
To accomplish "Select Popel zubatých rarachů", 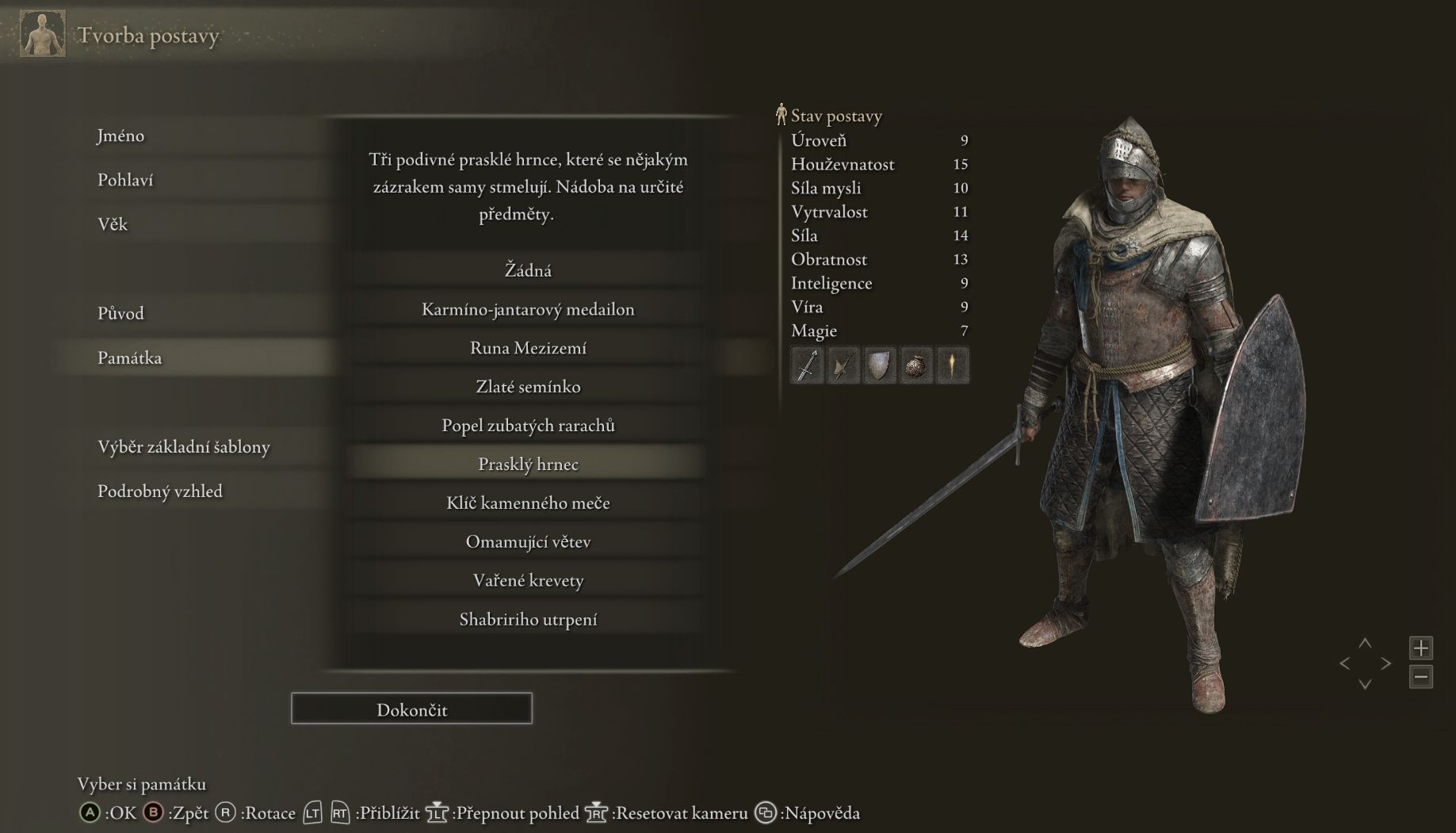I will 528,426.
